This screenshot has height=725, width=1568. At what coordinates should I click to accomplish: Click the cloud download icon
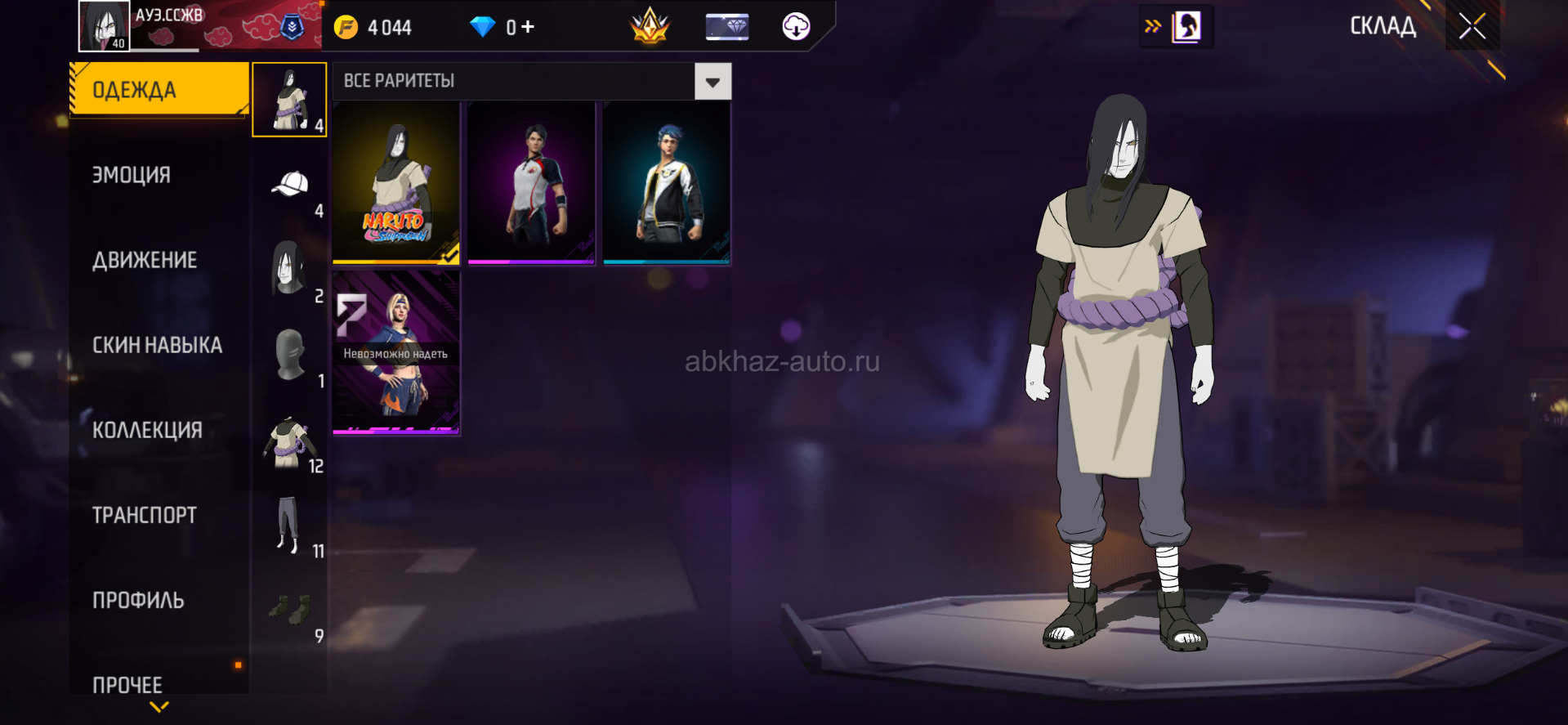point(796,27)
